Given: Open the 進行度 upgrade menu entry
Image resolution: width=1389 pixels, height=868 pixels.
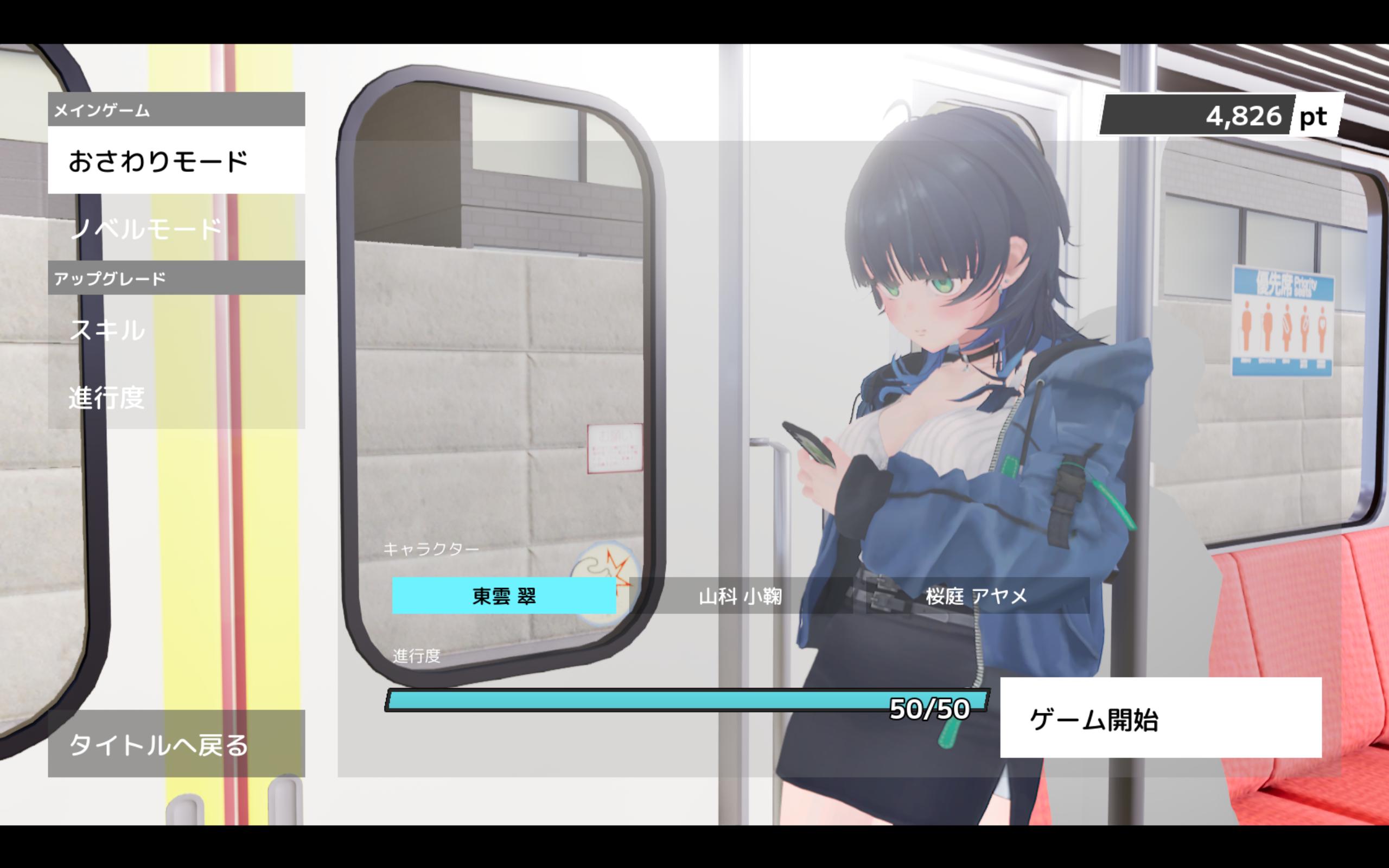Looking at the screenshot, I should [x=176, y=397].
